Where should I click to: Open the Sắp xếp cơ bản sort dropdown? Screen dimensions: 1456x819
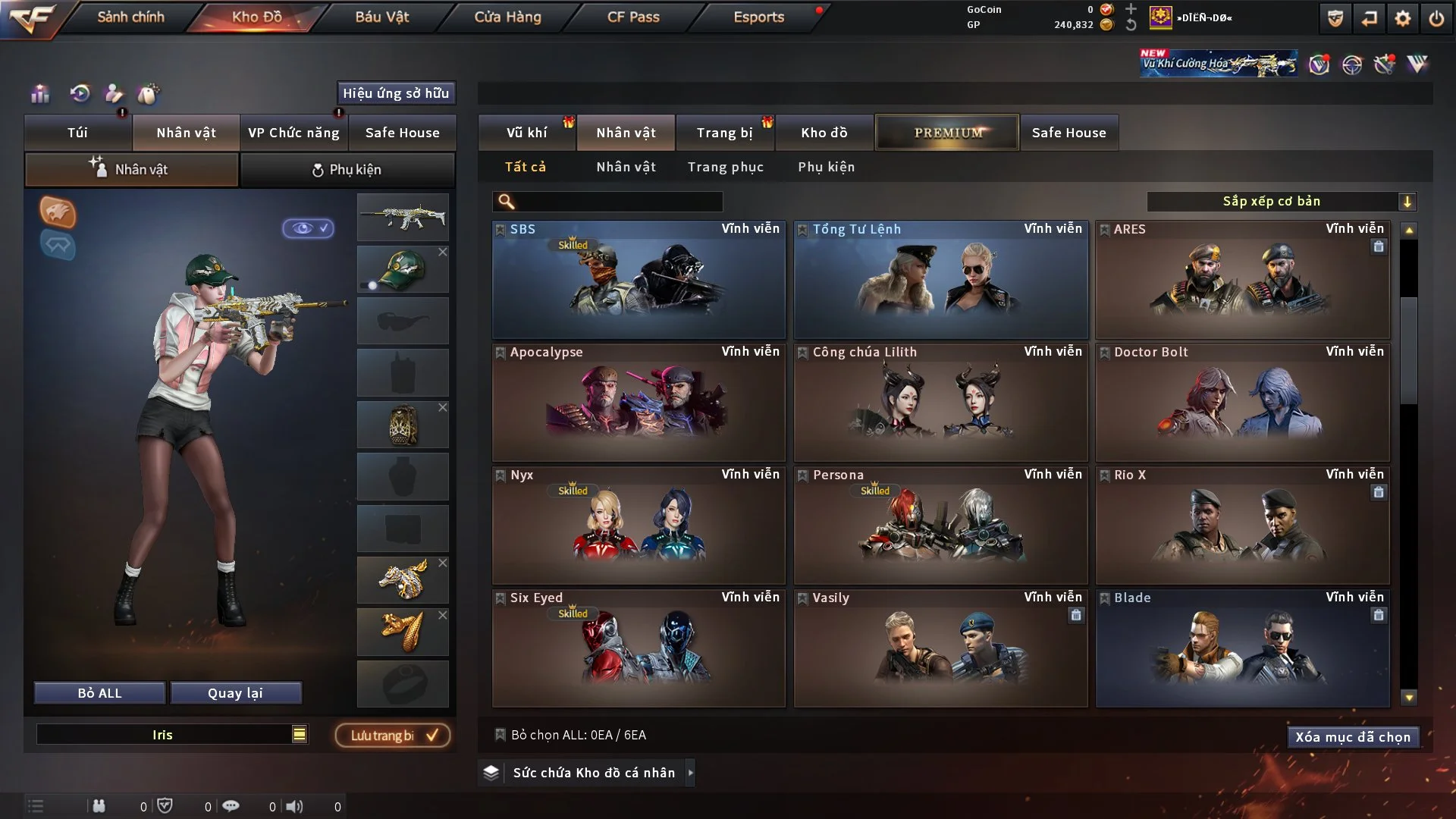tap(1282, 201)
